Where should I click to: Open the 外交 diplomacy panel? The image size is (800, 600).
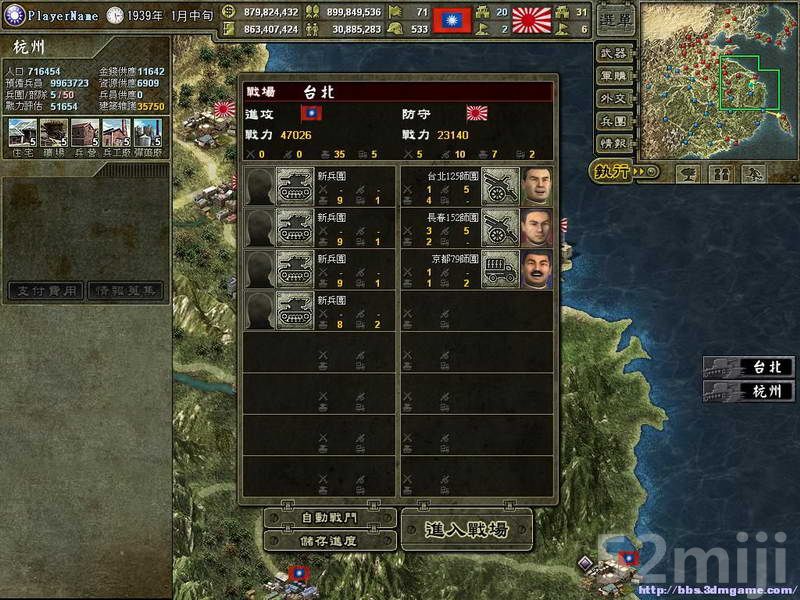(x=615, y=99)
